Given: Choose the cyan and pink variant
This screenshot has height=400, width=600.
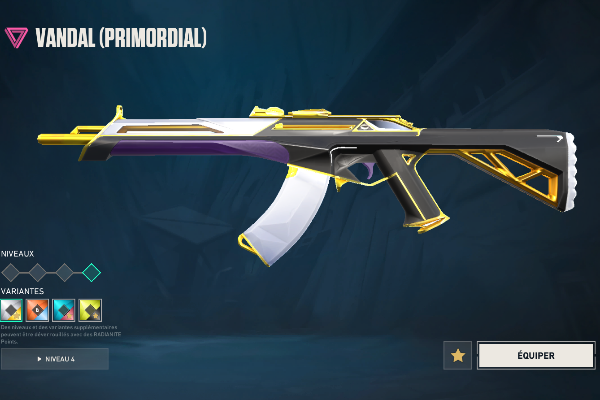Looking at the screenshot, I should pyautogui.click(x=64, y=310).
